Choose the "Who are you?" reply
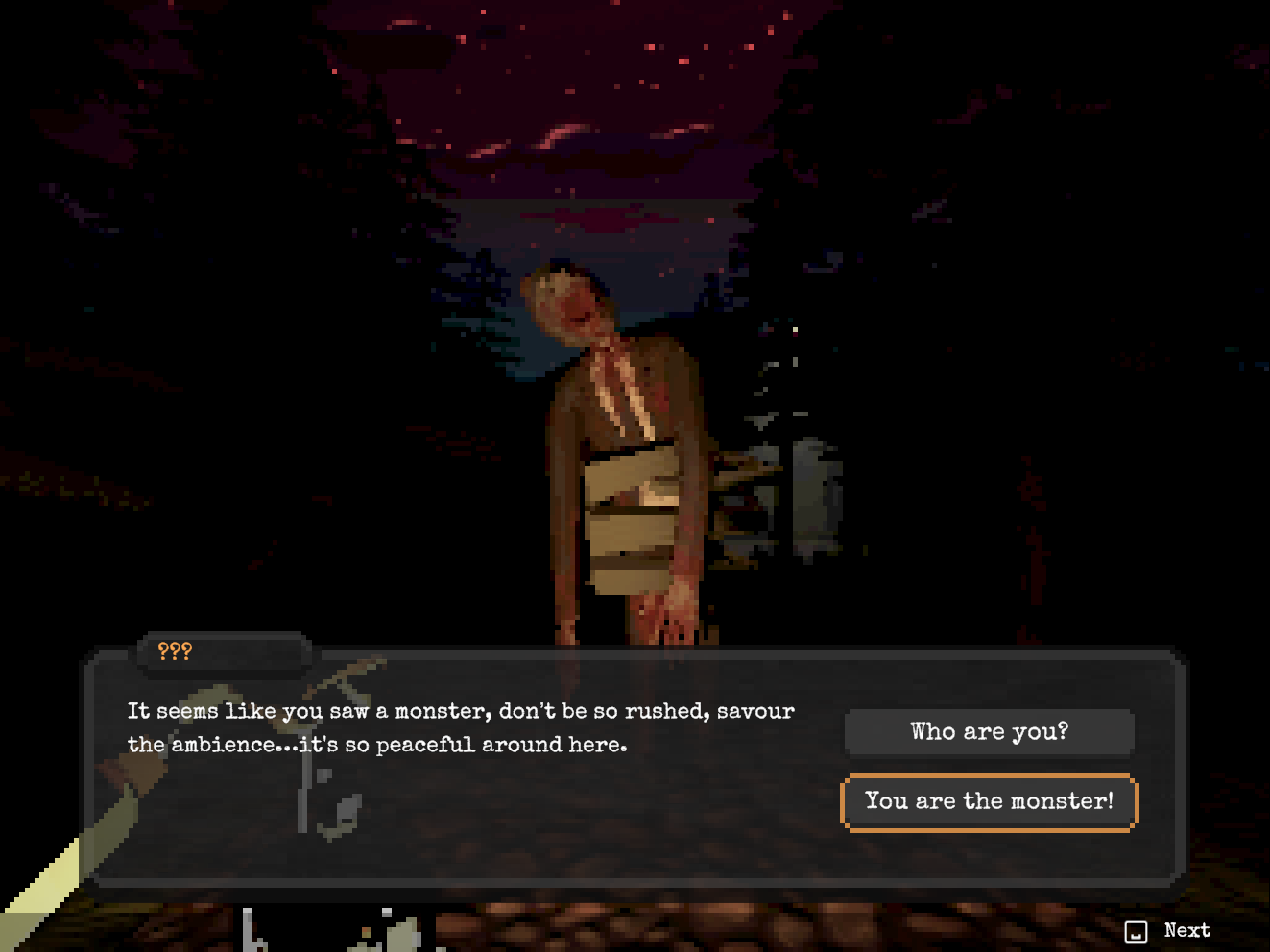This screenshot has height=952, width=1270. pyautogui.click(x=989, y=732)
